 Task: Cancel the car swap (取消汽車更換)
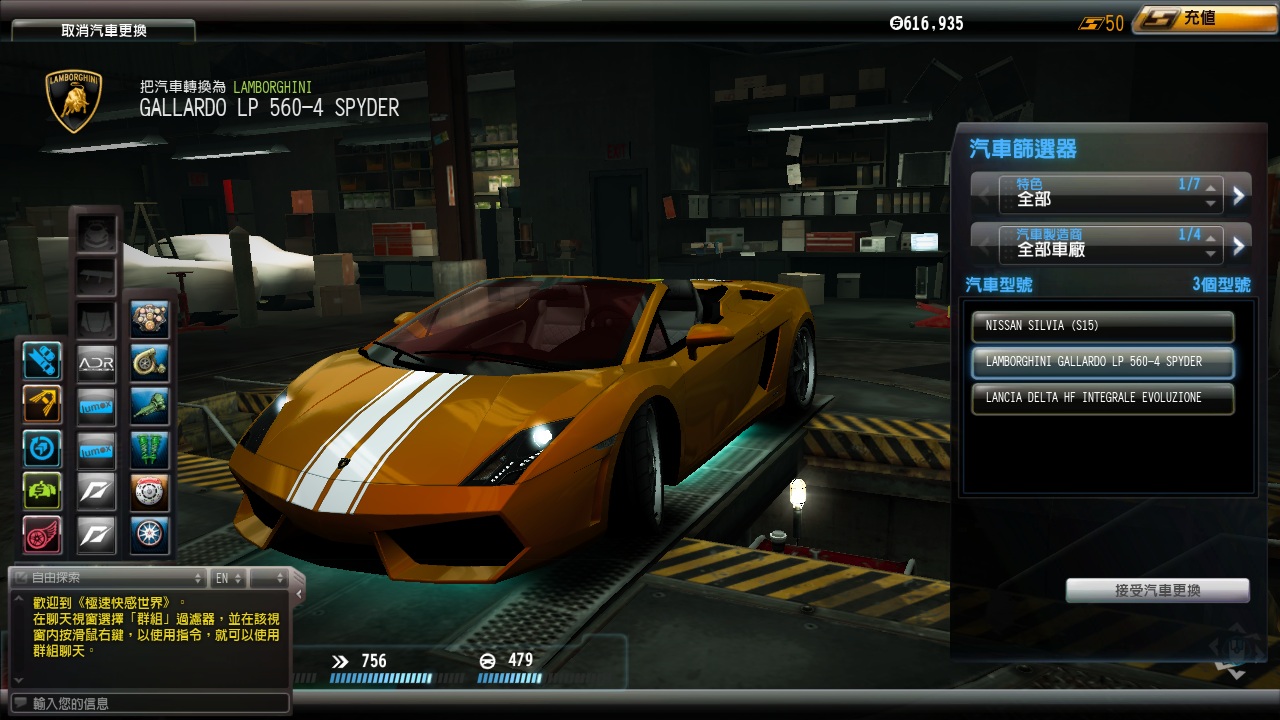[x=104, y=30]
